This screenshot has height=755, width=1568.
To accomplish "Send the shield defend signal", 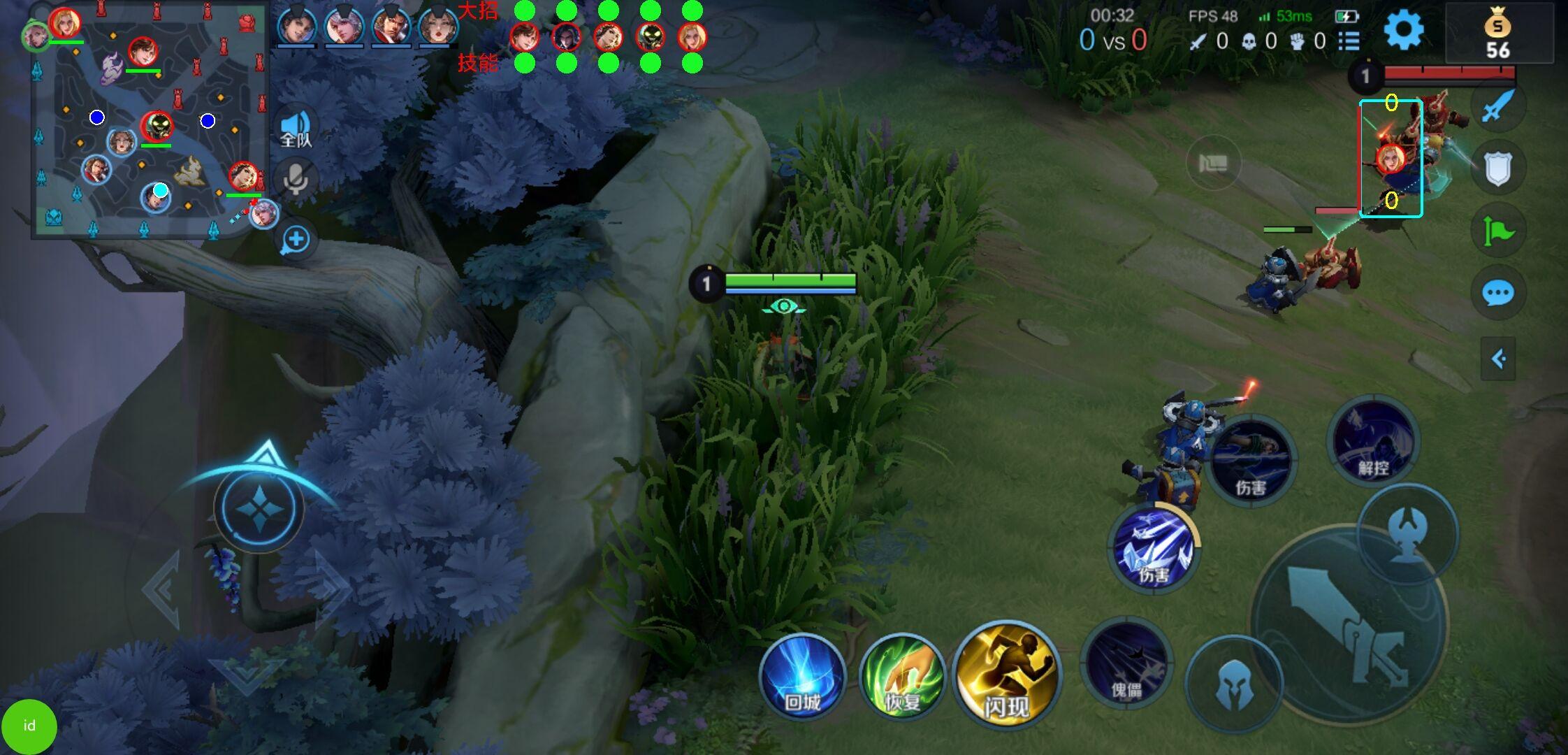I will (x=1497, y=168).
